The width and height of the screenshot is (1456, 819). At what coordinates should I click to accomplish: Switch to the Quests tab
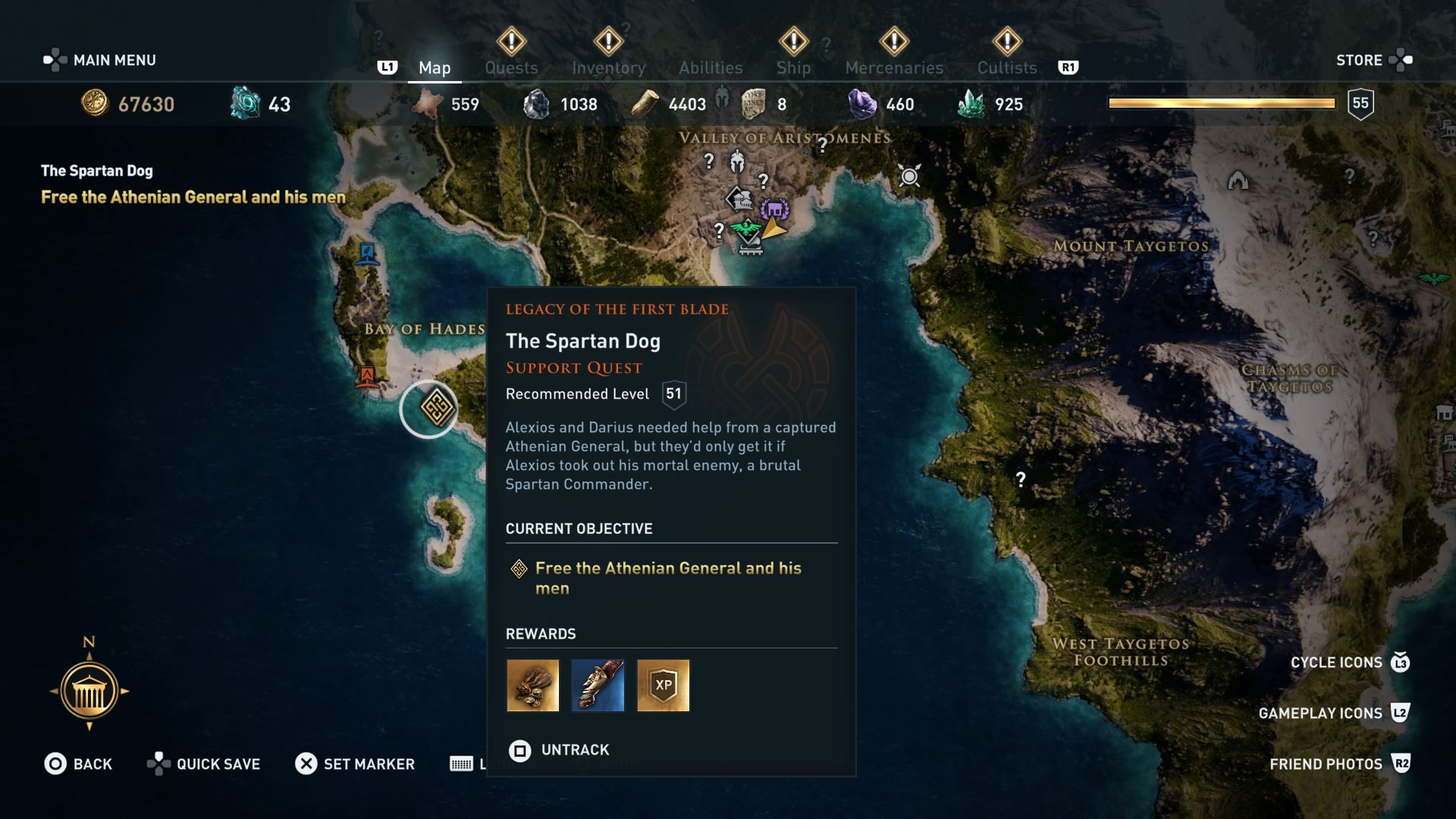[511, 67]
